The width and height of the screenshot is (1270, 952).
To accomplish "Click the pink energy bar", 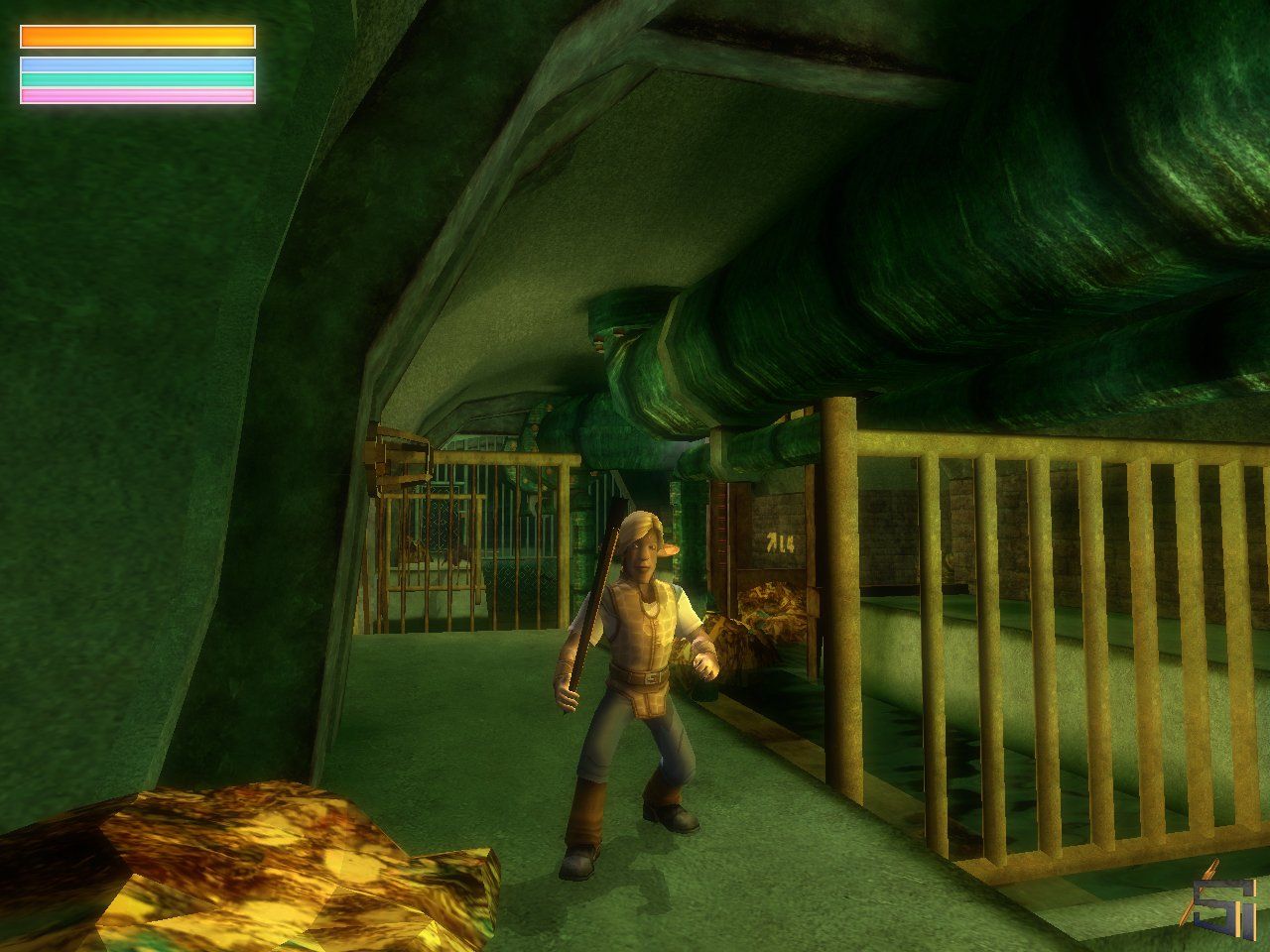I will point(139,94).
